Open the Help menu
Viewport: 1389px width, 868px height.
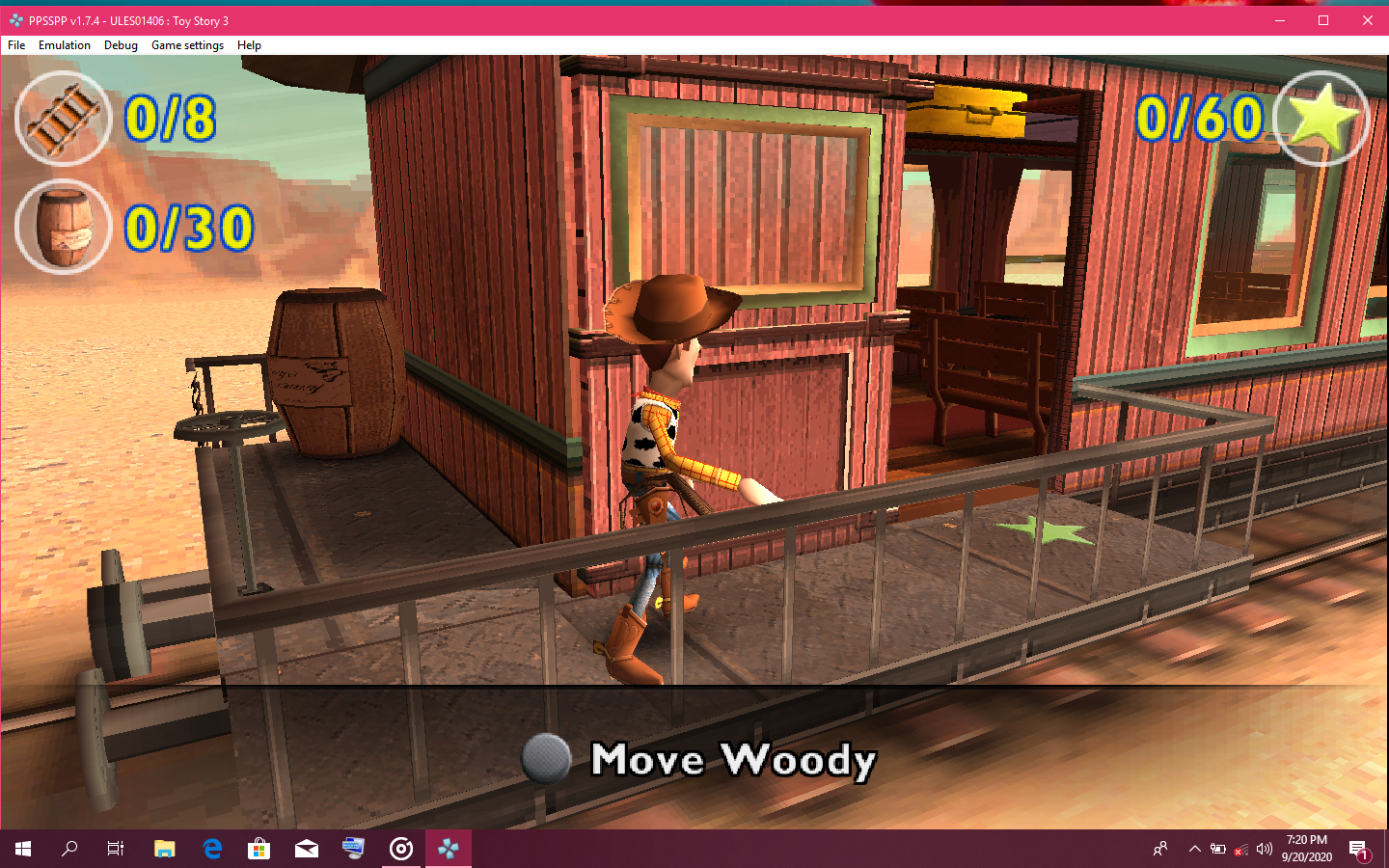(x=249, y=44)
